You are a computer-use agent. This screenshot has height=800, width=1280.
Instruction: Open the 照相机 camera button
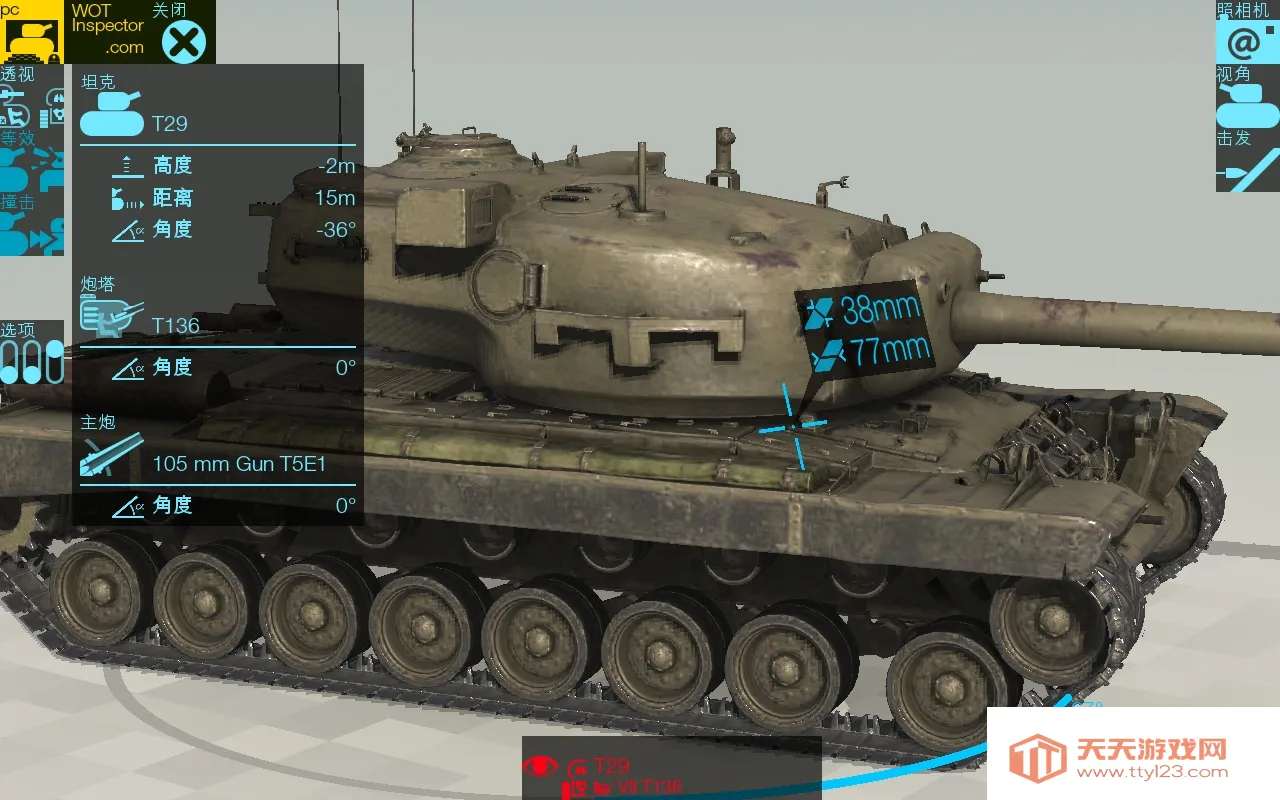tap(1246, 40)
